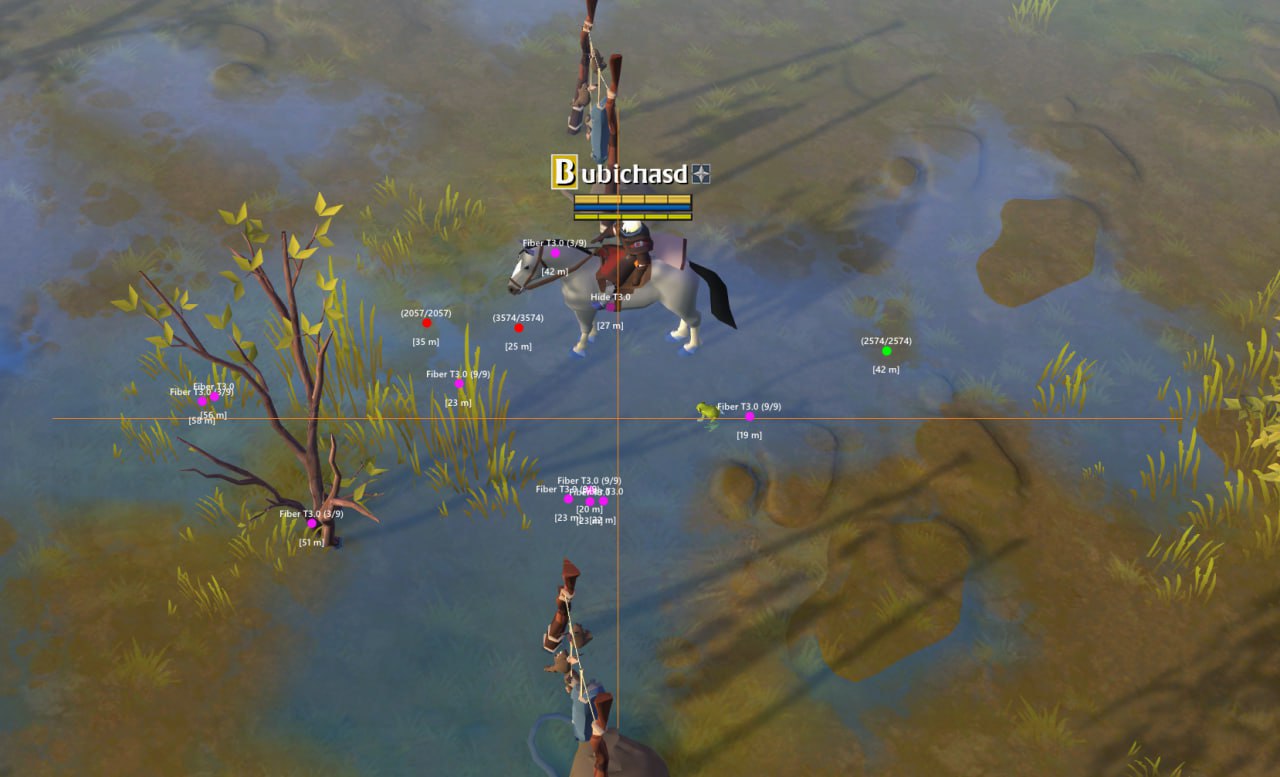Click the faction star icon beside Bubichasd's name
1280x777 pixels.
tap(702, 172)
